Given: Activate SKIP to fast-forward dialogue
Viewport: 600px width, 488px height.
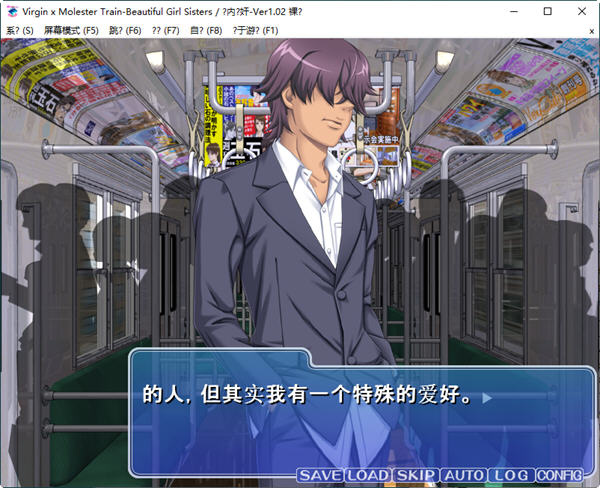Looking at the screenshot, I should coord(415,475).
